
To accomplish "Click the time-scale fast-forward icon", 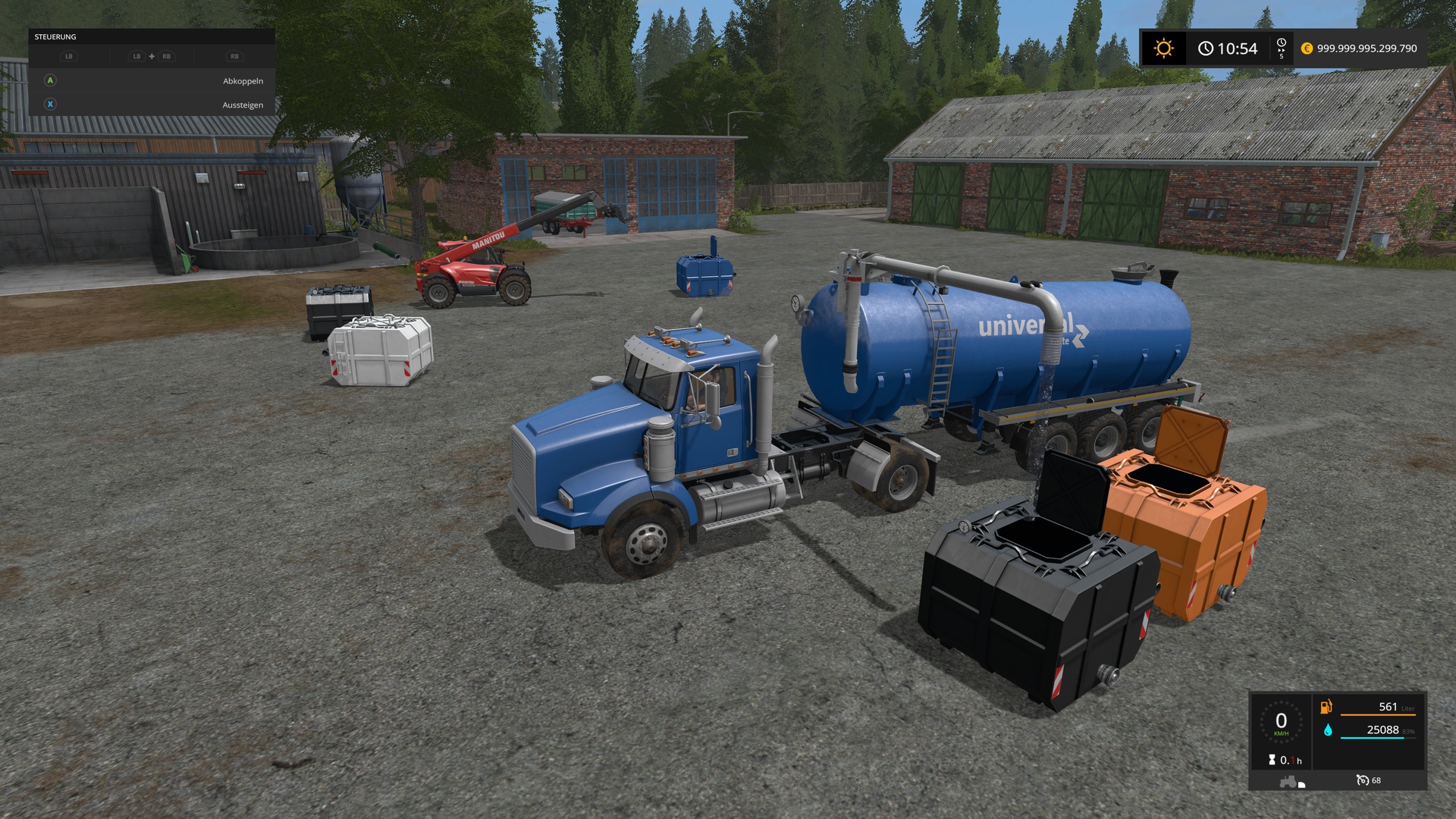I will [1282, 48].
